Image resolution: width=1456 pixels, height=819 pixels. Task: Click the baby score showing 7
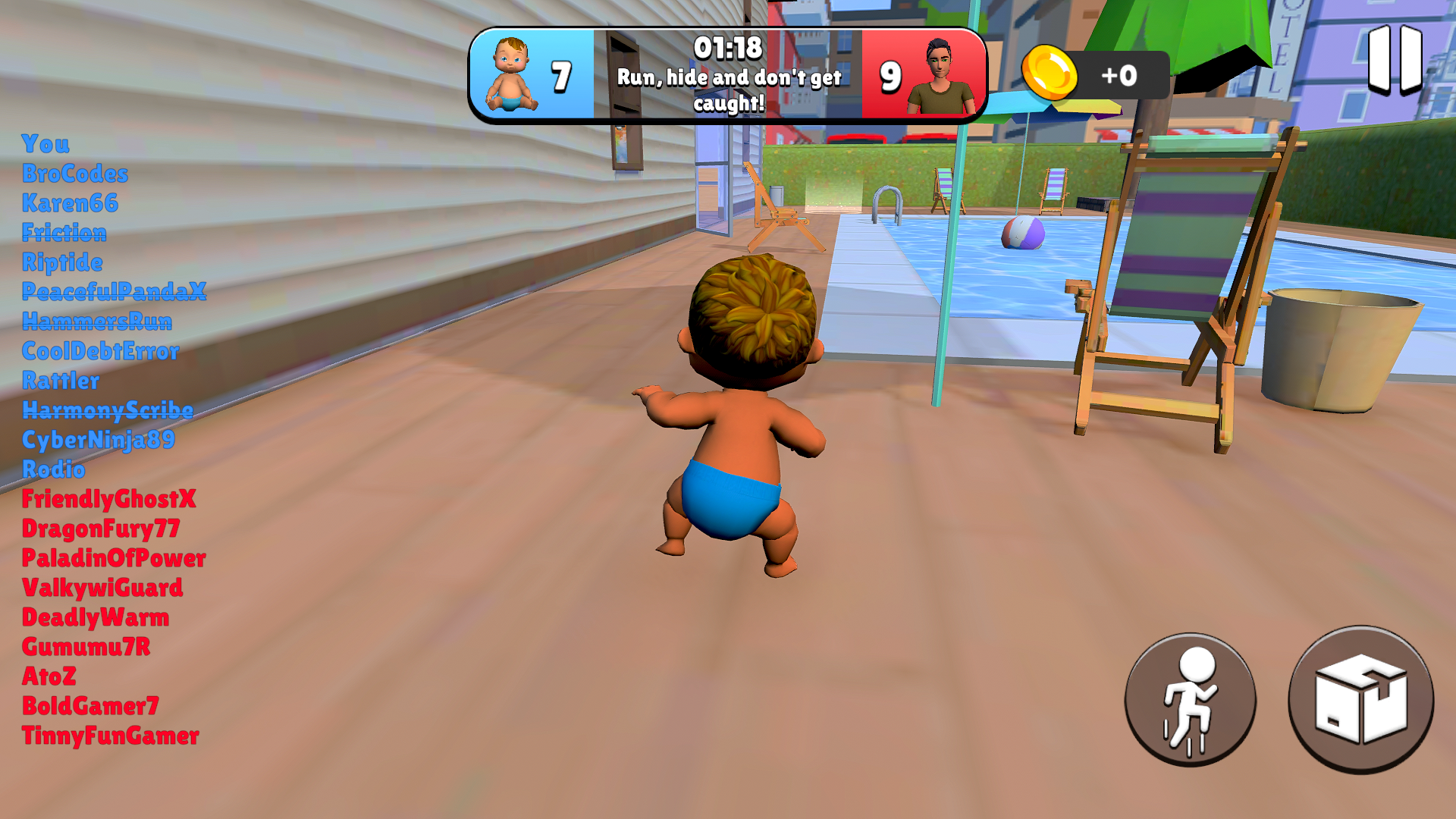click(x=561, y=75)
